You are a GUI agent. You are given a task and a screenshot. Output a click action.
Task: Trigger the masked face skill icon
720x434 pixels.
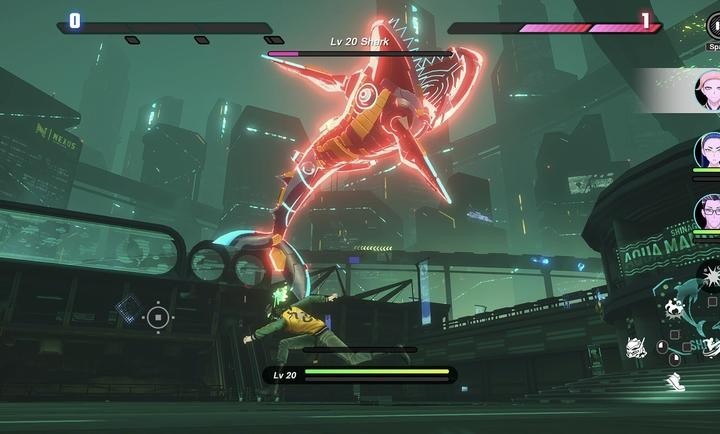(634, 347)
